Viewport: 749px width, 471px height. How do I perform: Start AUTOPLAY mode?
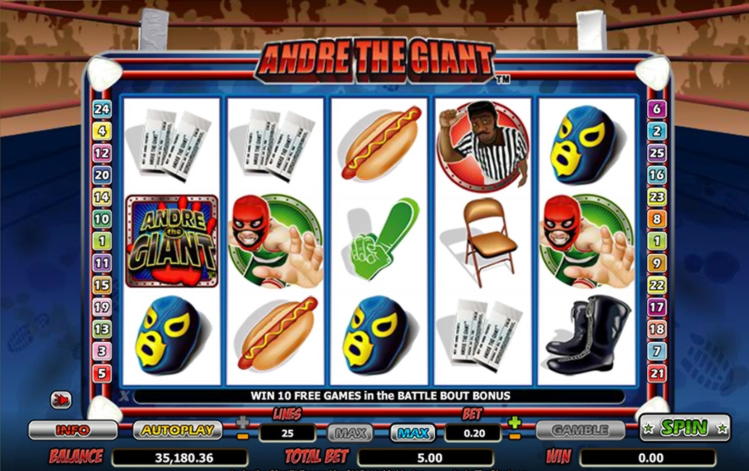pyautogui.click(x=177, y=430)
